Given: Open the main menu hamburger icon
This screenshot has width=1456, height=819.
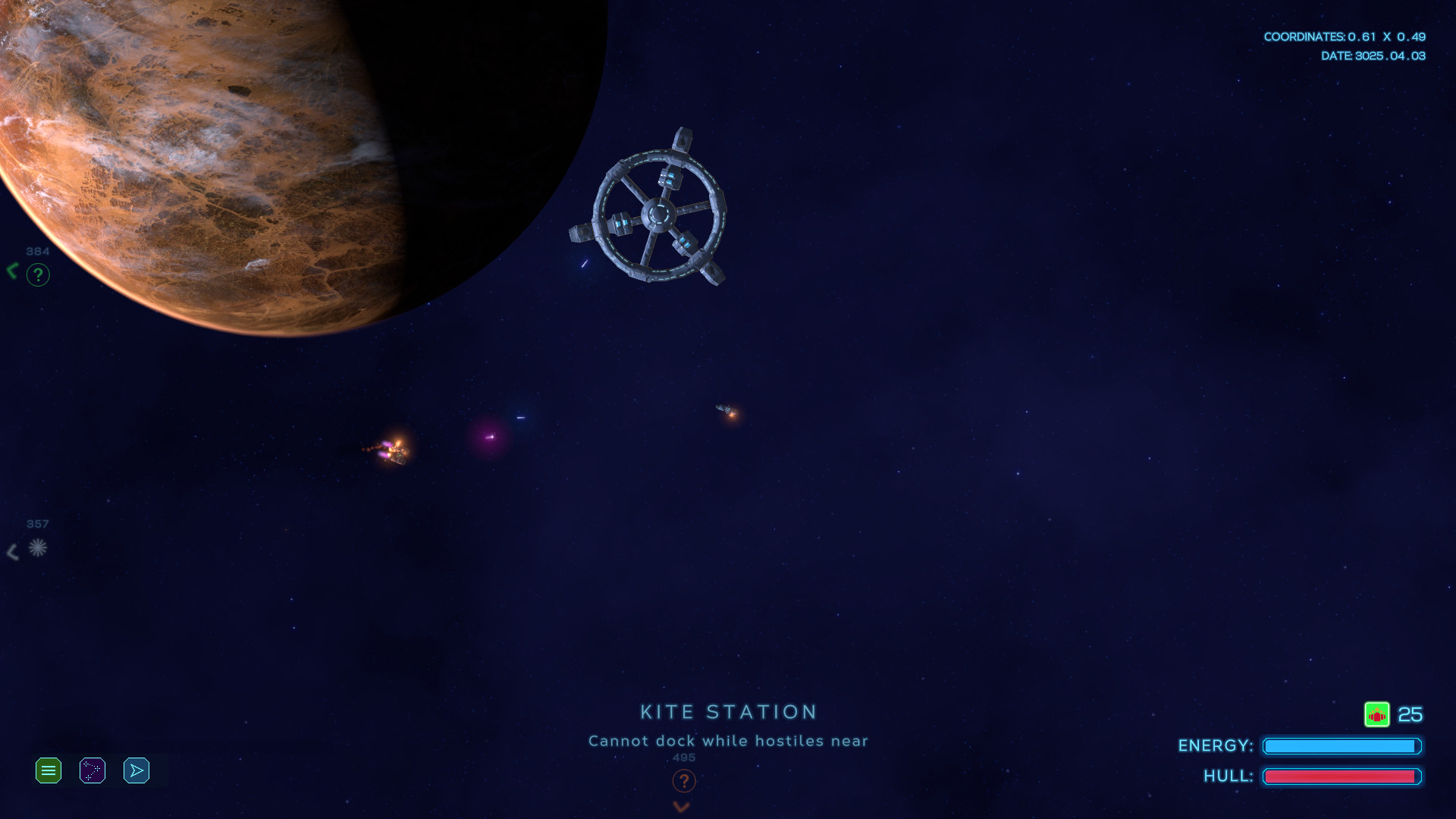Looking at the screenshot, I should (48, 770).
